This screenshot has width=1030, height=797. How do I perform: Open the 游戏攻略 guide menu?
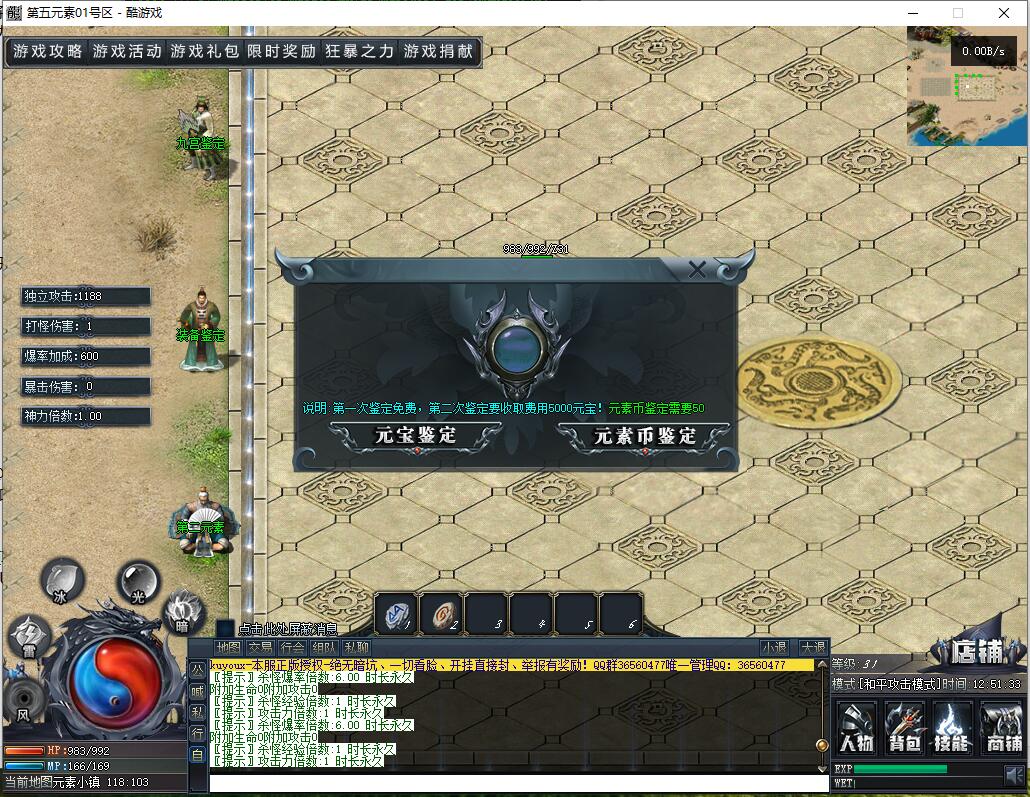click(x=48, y=51)
